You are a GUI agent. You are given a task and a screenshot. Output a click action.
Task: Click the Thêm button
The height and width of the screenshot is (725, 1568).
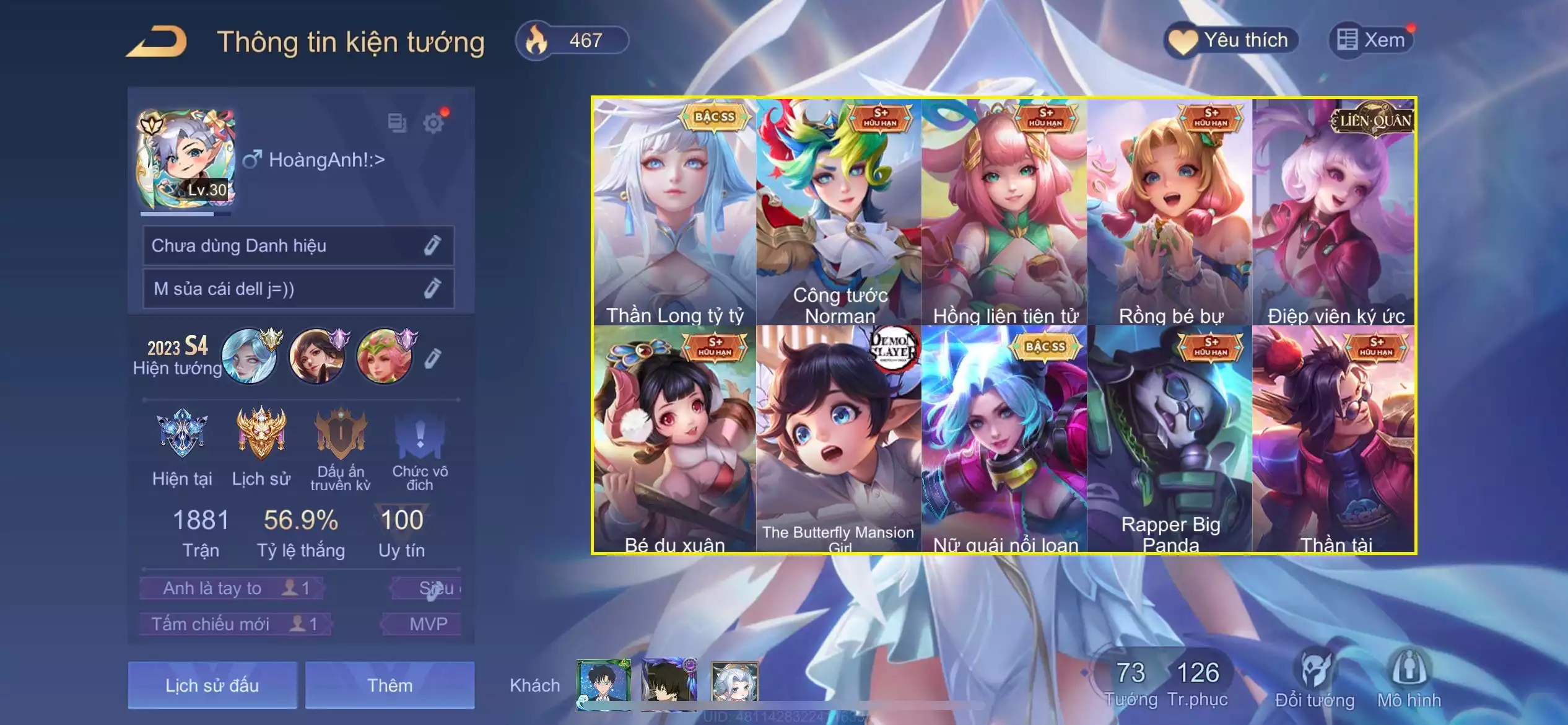click(x=390, y=685)
